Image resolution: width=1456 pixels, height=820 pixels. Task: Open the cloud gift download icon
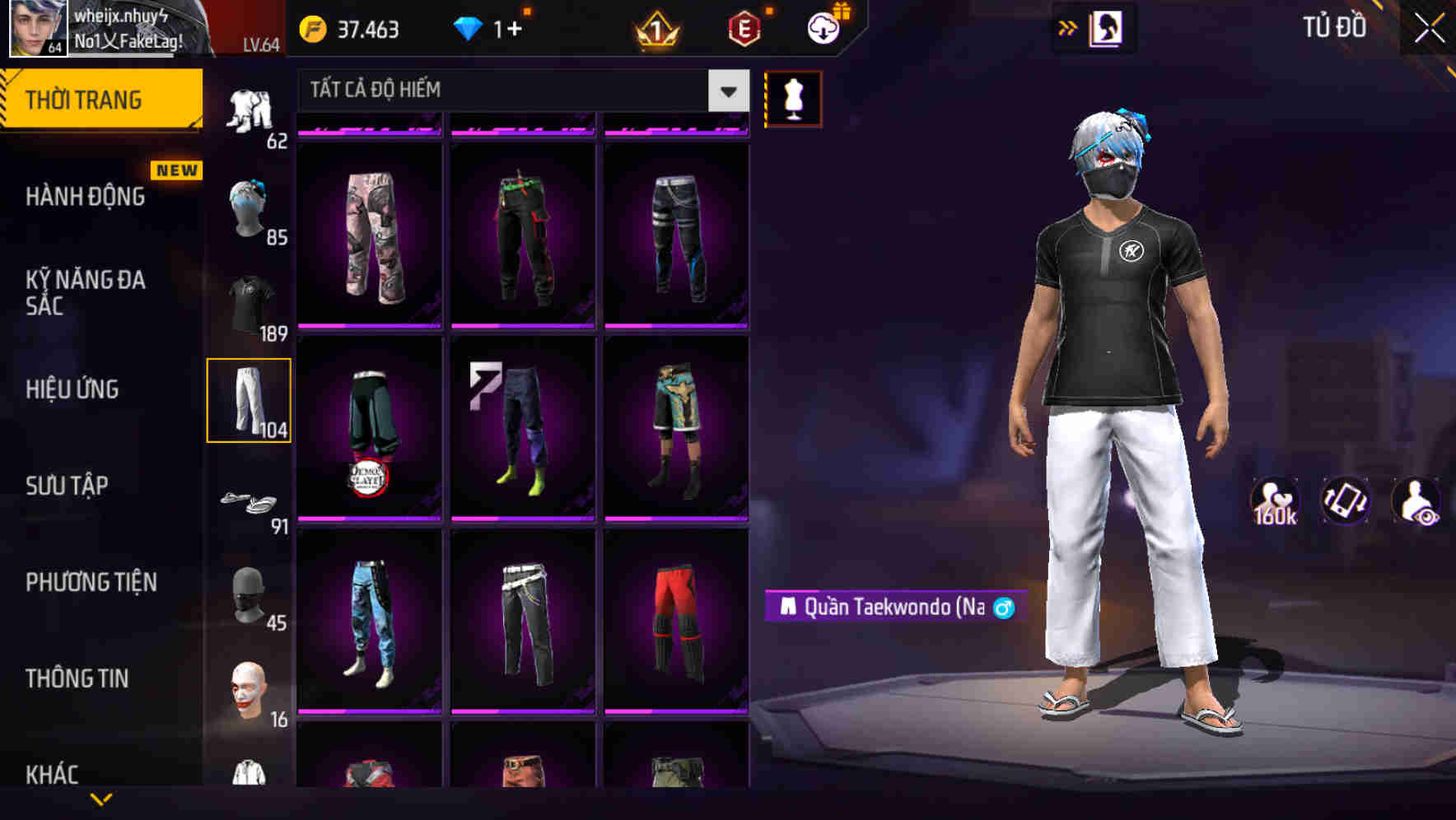coord(819,27)
